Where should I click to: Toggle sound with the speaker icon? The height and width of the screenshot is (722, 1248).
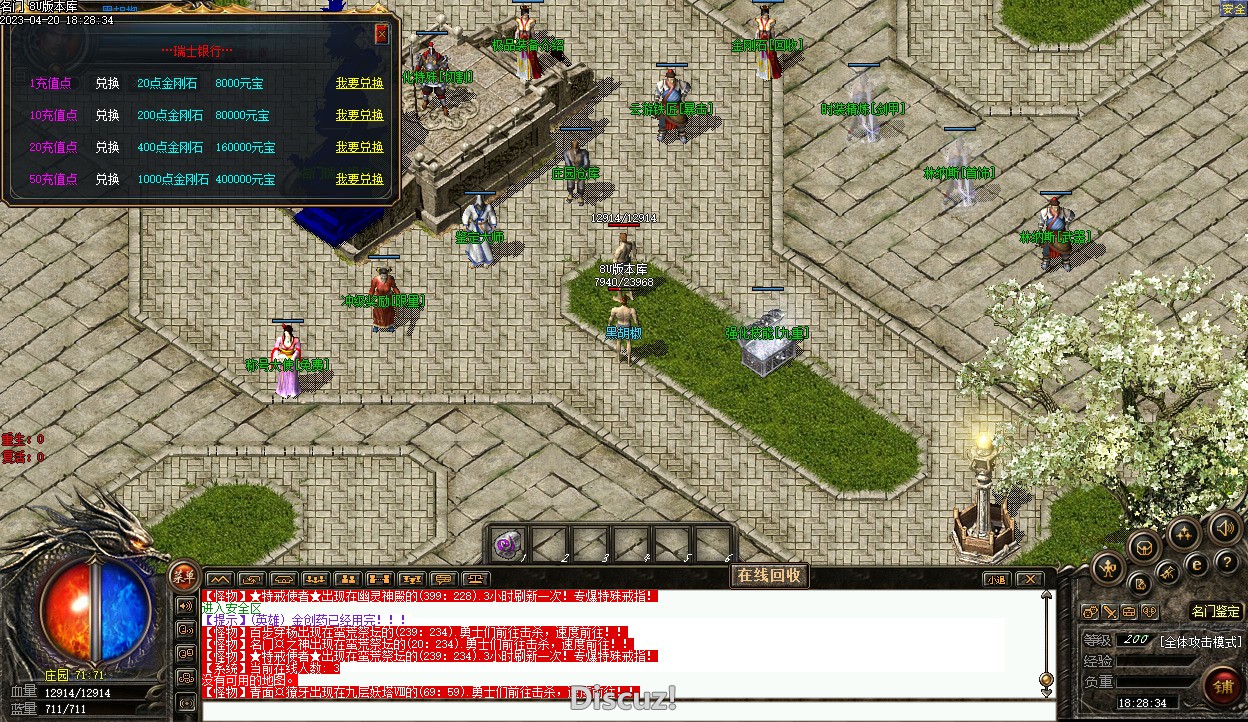[x=1226, y=527]
